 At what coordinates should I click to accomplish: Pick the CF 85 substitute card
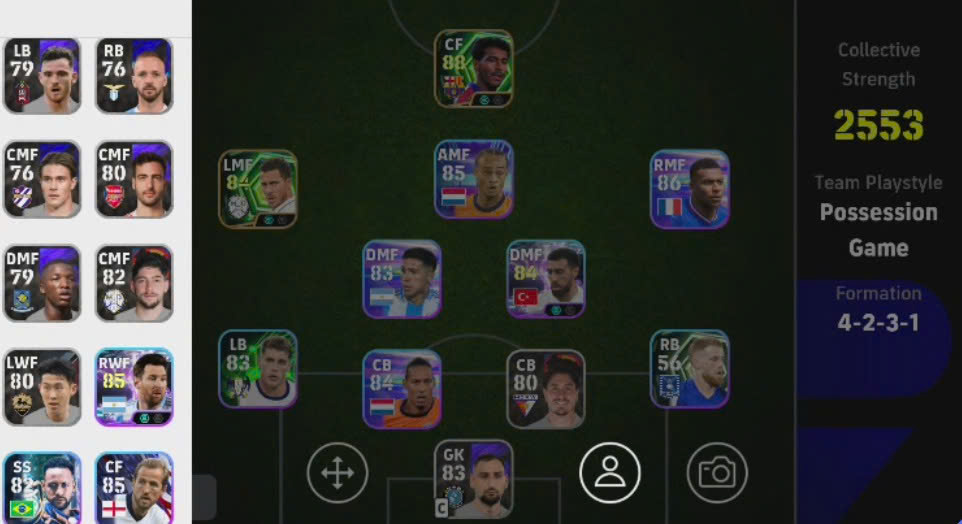pyautogui.click(x=134, y=488)
